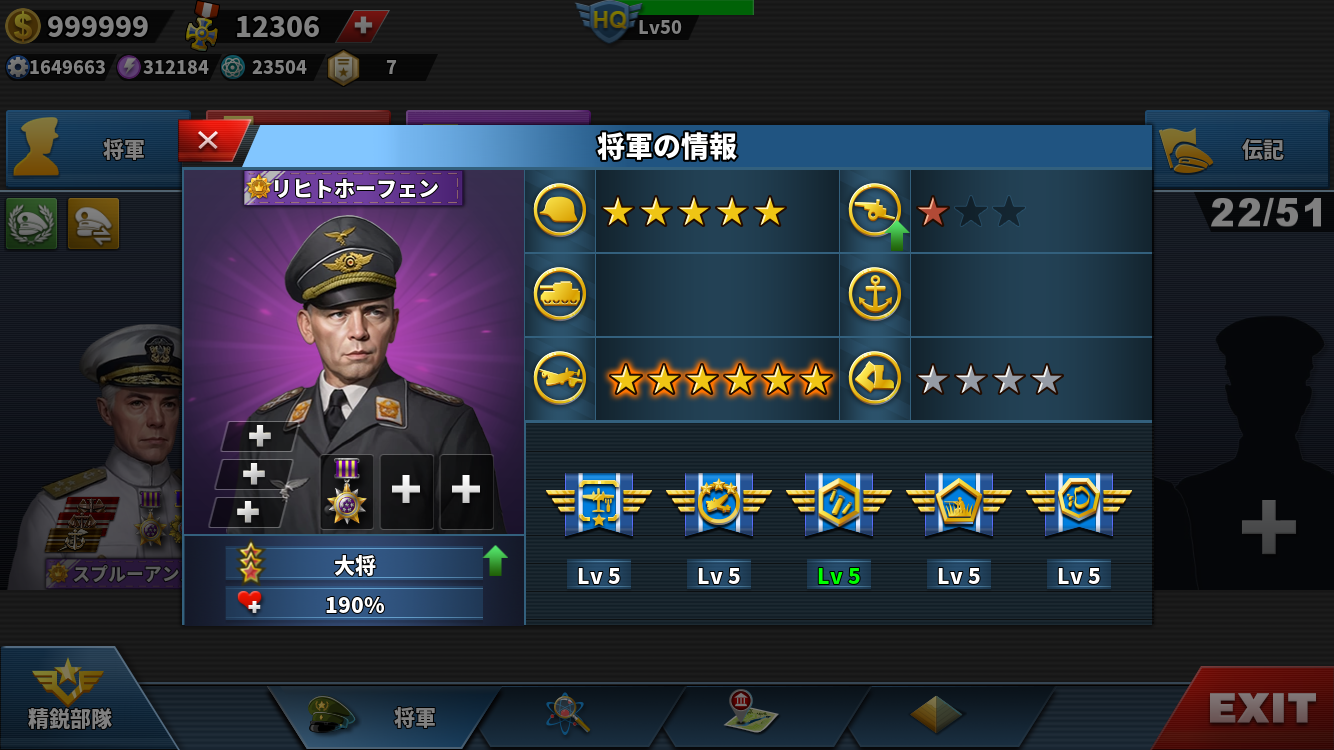Choose the 将軍 bottom navigation tab
Viewport: 1334px width, 750px height.
(385, 716)
